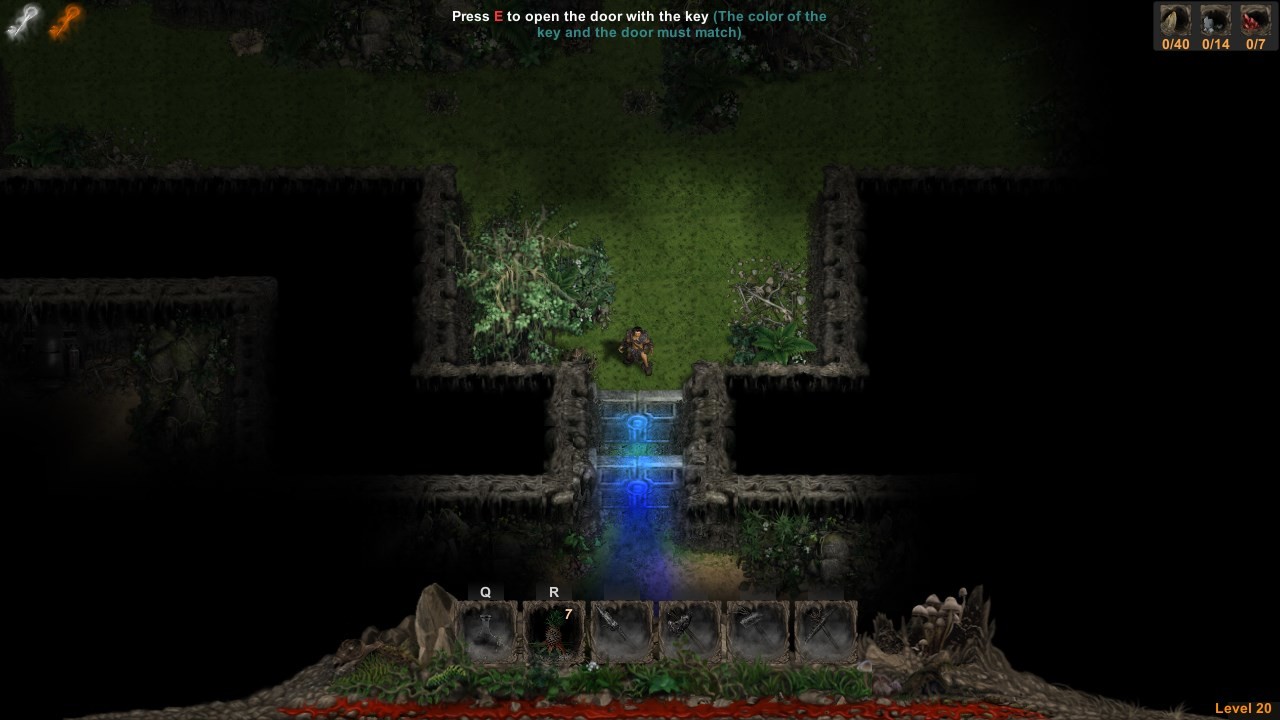Click the Q keybind label above the hotbar

tap(486, 592)
